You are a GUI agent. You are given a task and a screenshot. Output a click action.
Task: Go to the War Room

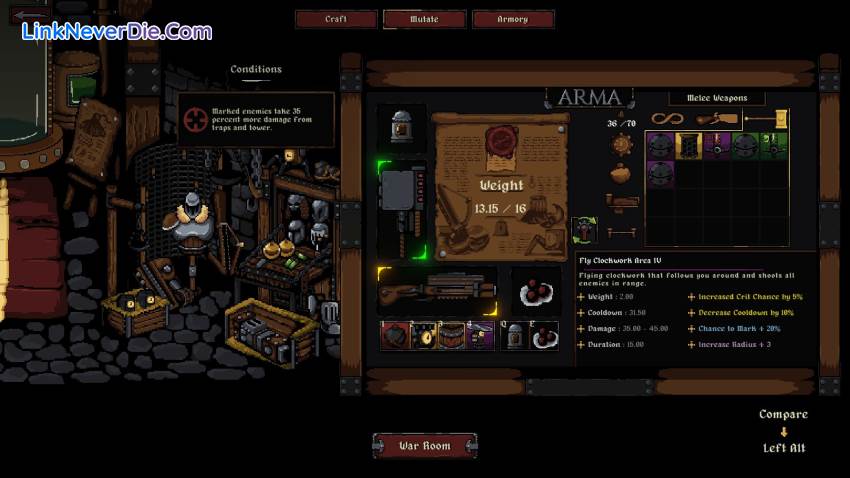point(424,446)
